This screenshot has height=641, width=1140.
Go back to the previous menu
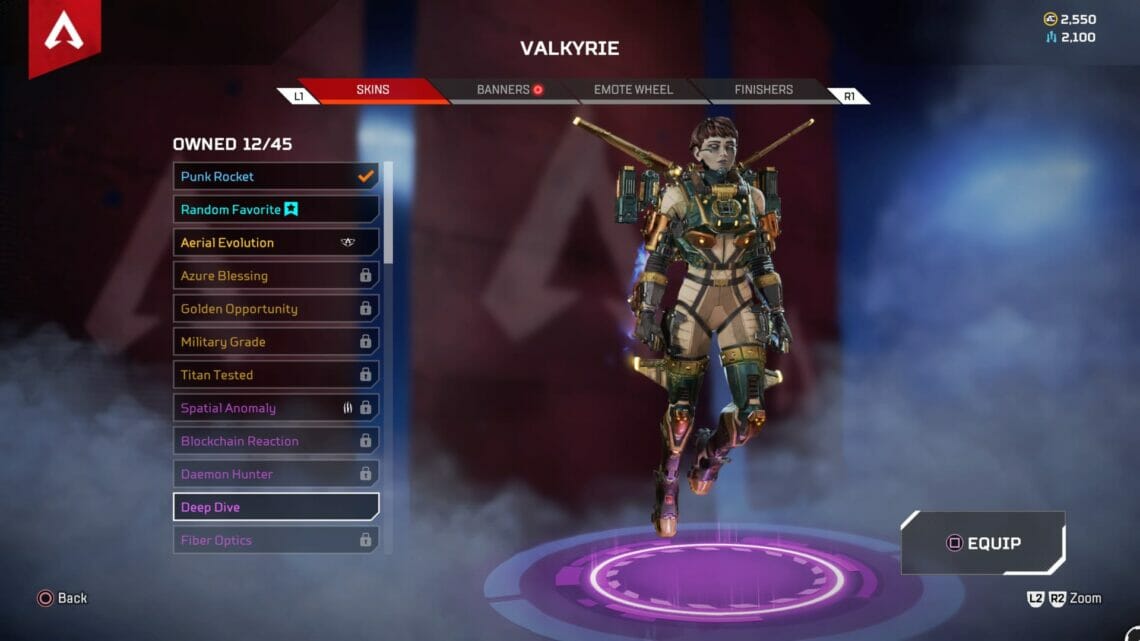pos(62,598)
